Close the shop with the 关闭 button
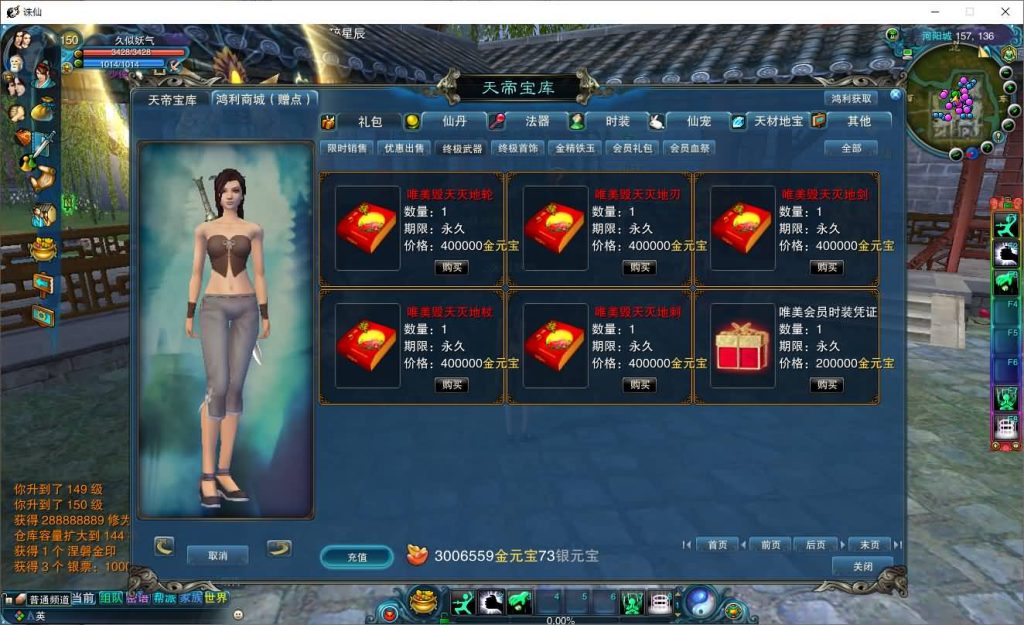Viewport: 1024px width, 625px height. point(862,566)
